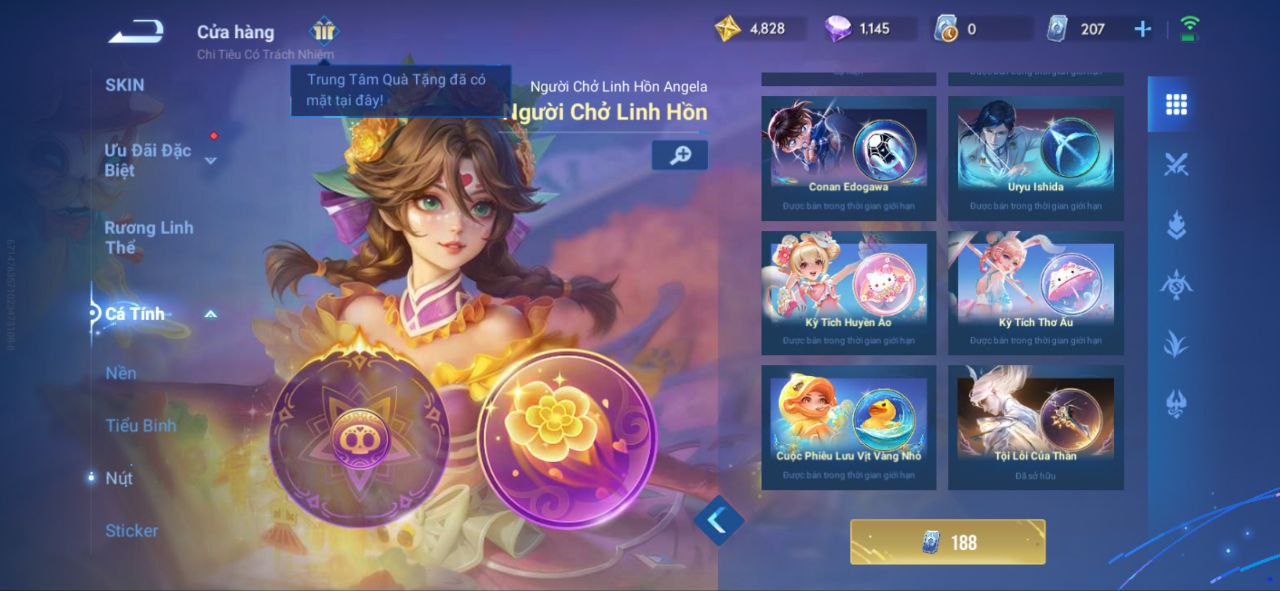Select the Uryu Ishida item card
1280x591 pixels.
[1036, 156]
